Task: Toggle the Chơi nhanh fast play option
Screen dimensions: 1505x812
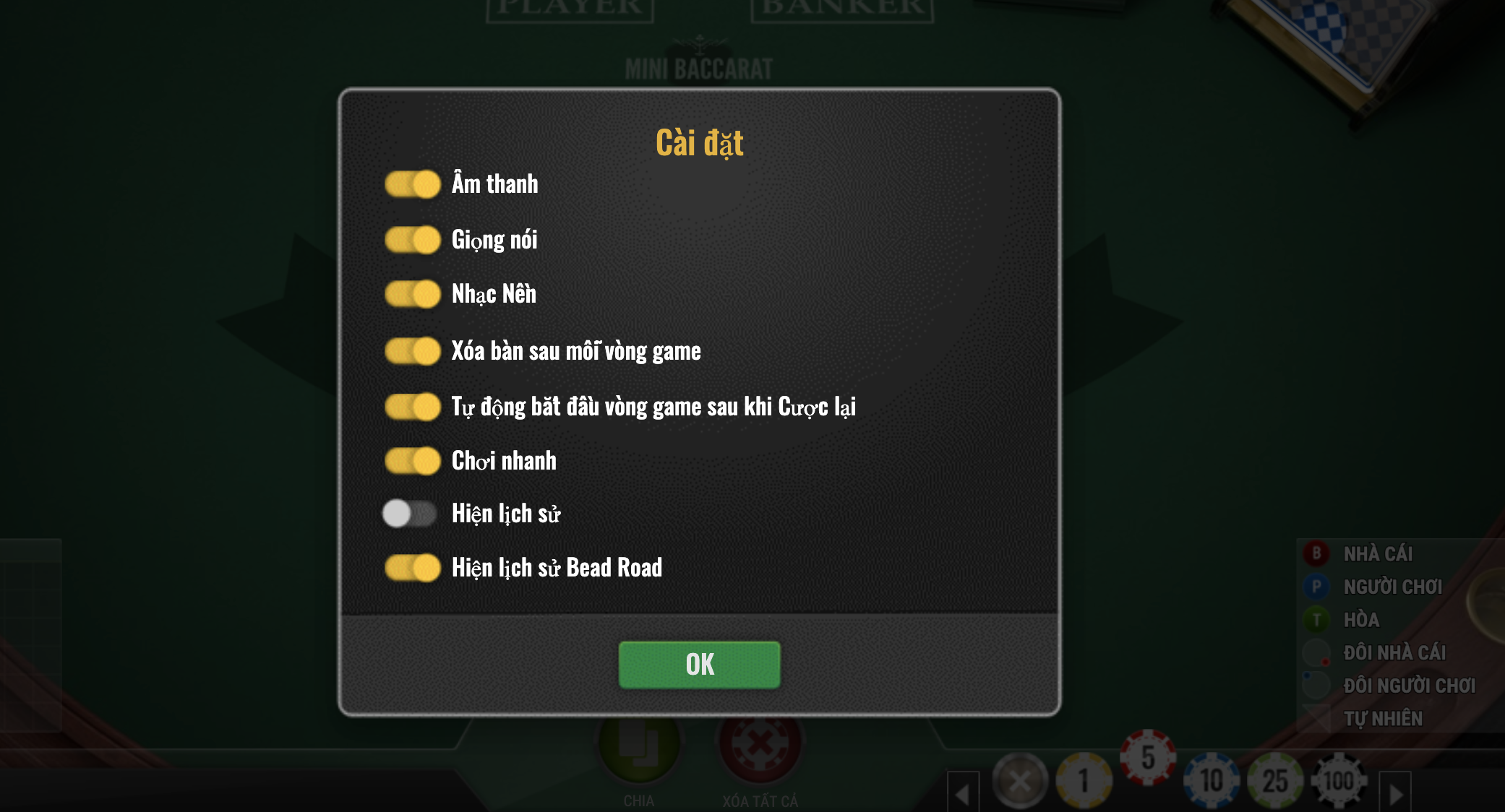Action: click(x=412, y=461)
